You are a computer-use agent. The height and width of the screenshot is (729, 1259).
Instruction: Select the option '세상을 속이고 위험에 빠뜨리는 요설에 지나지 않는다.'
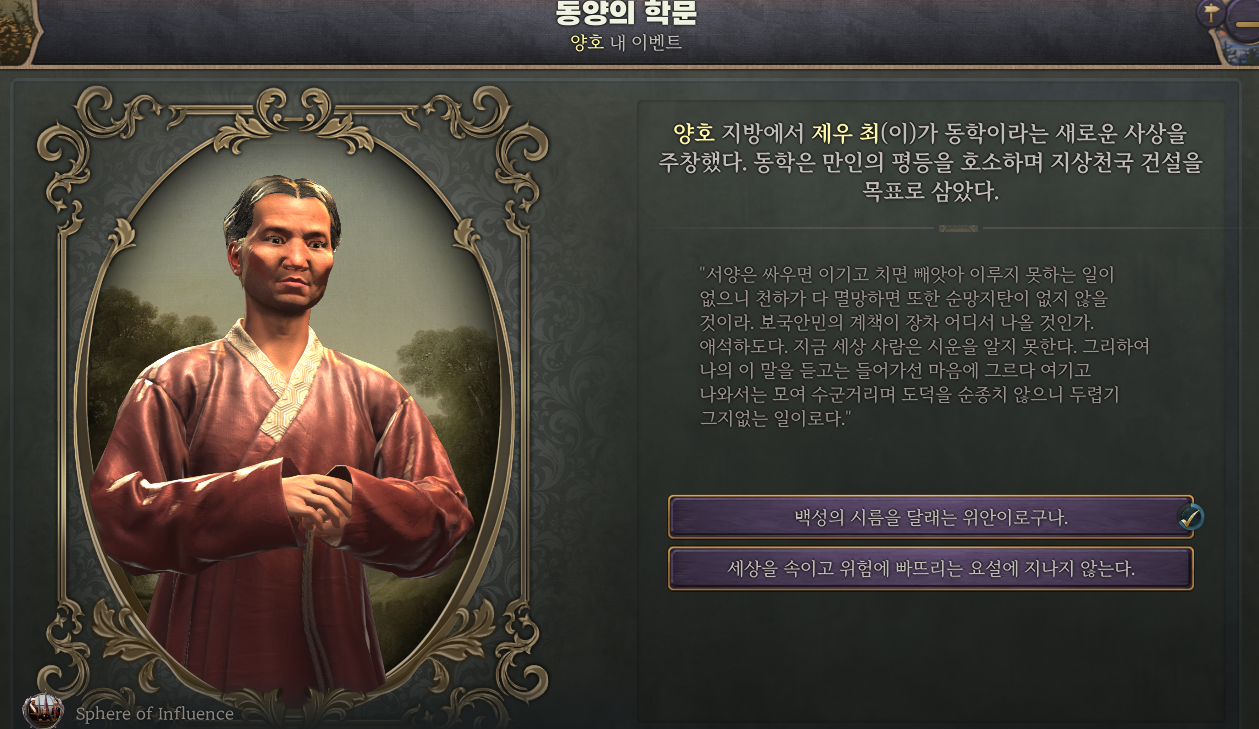click(x=930, y=569)
